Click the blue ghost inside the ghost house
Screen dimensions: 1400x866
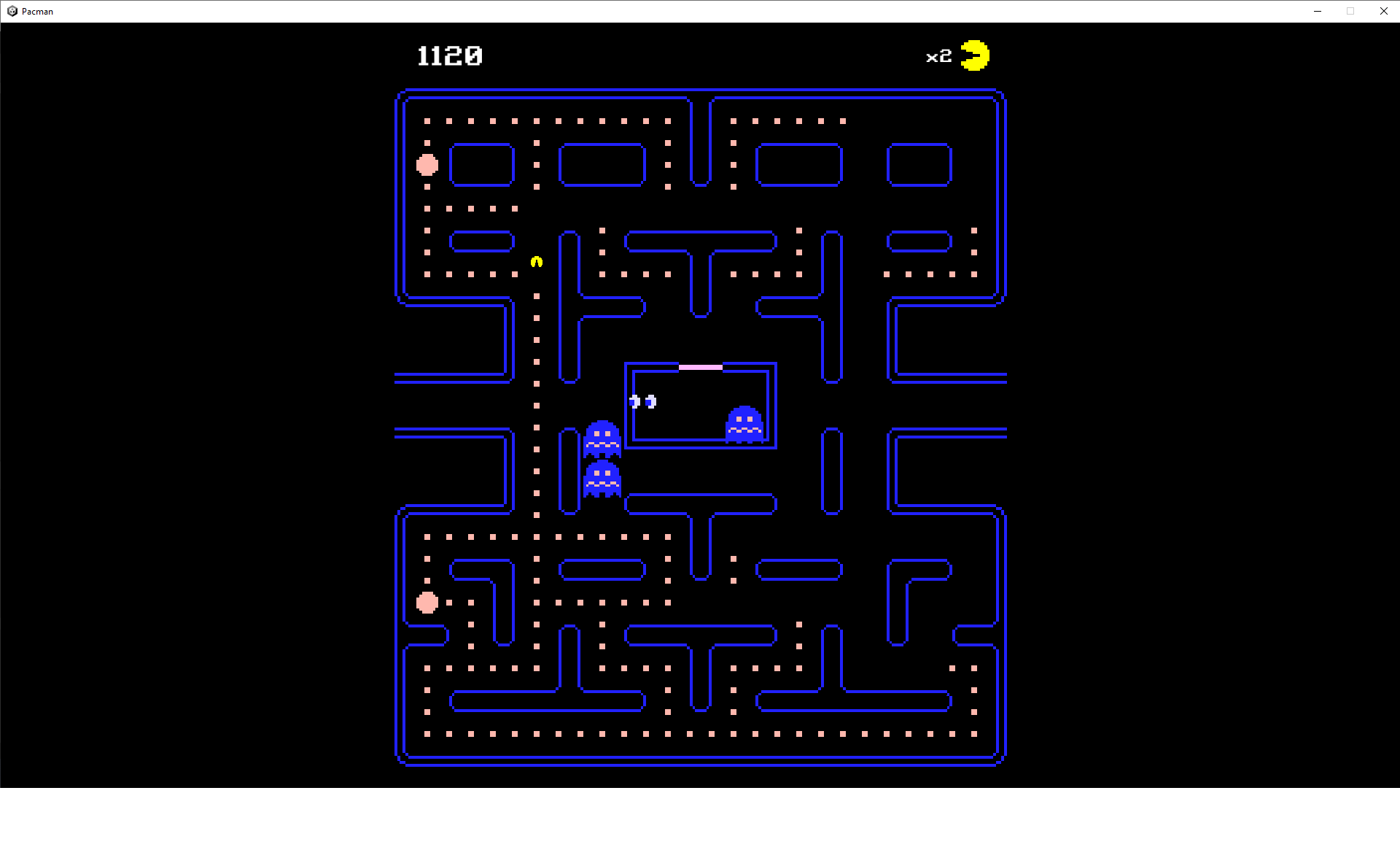(744, 423)
